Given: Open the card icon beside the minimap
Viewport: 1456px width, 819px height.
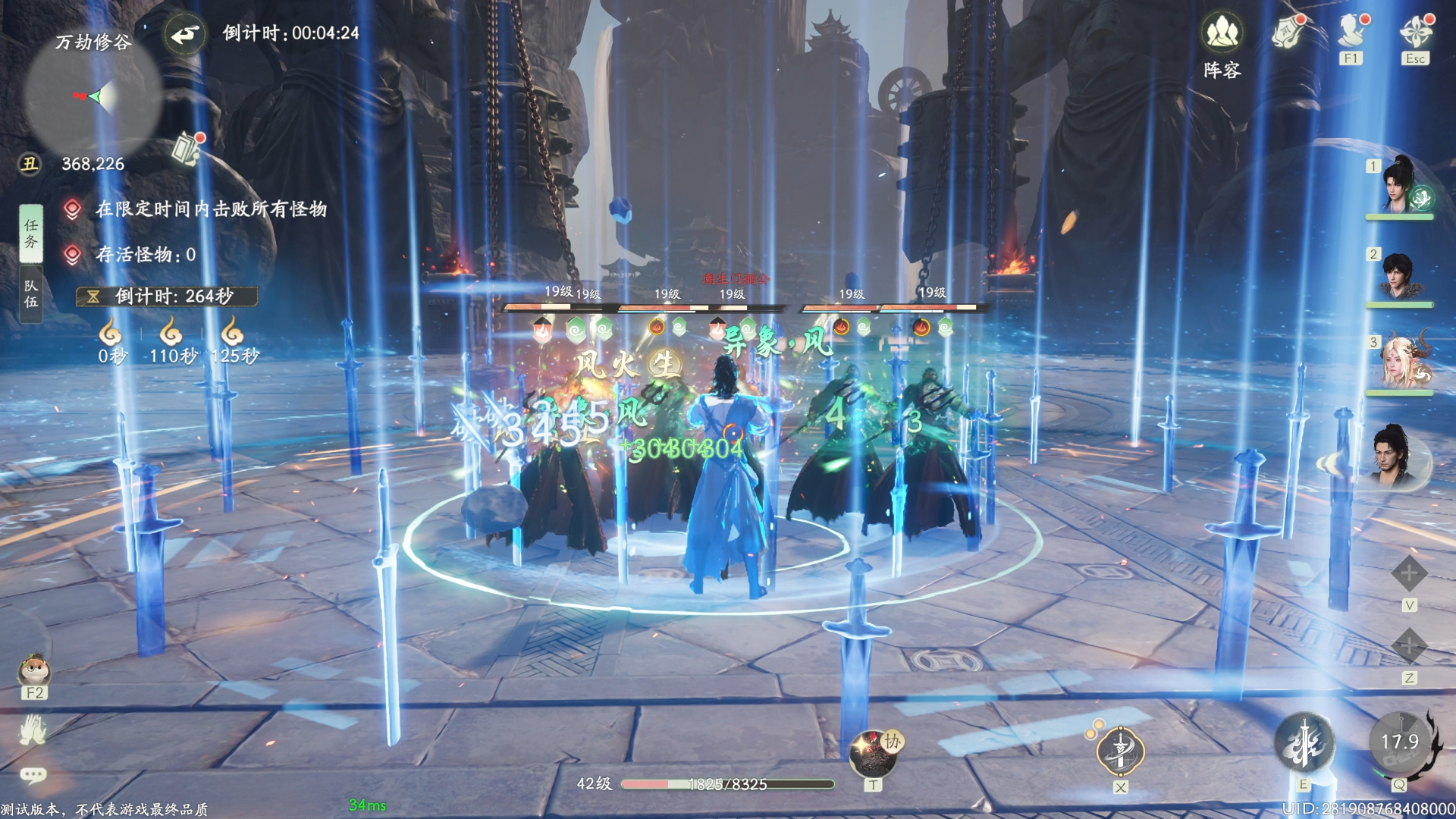Looking at the screenshot, I should click(186, 149).
